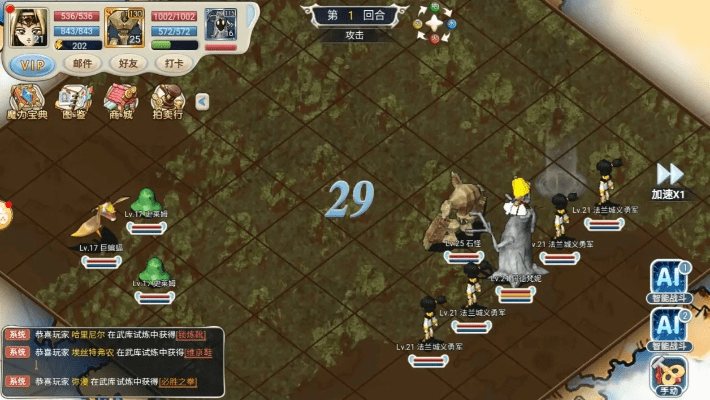Screen dimensions: 710x400
Task: Open the 商城 shop icon
Action: [x=120, y=102]
